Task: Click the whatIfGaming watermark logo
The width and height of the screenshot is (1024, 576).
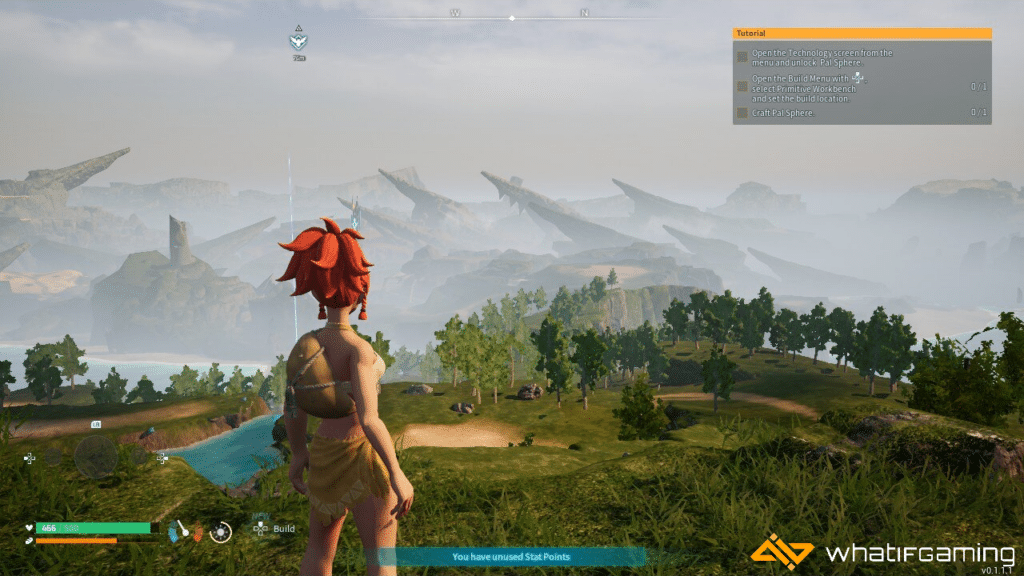Action: coord(882,553)
